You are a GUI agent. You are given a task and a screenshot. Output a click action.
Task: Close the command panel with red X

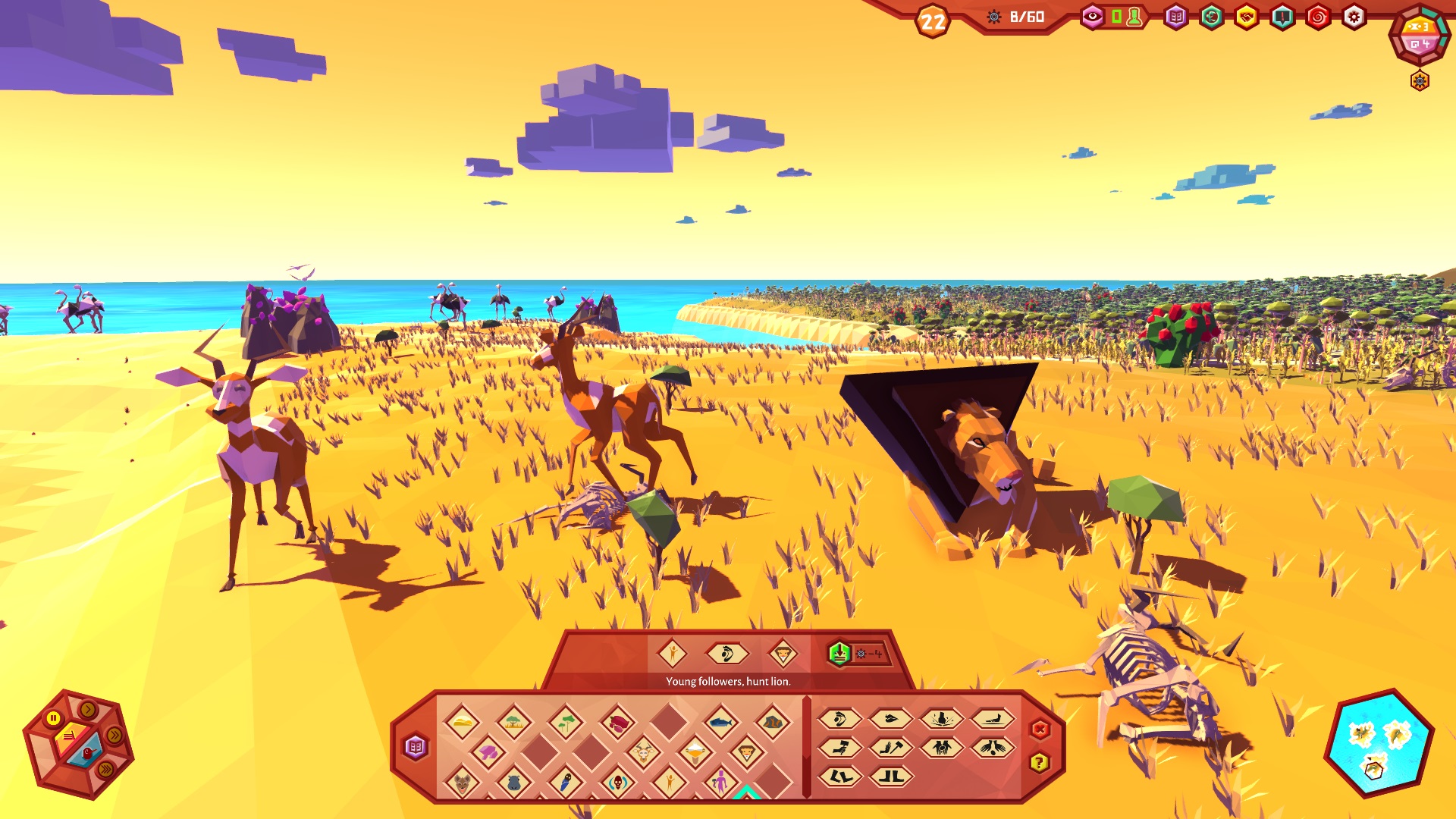[1040, 730]
